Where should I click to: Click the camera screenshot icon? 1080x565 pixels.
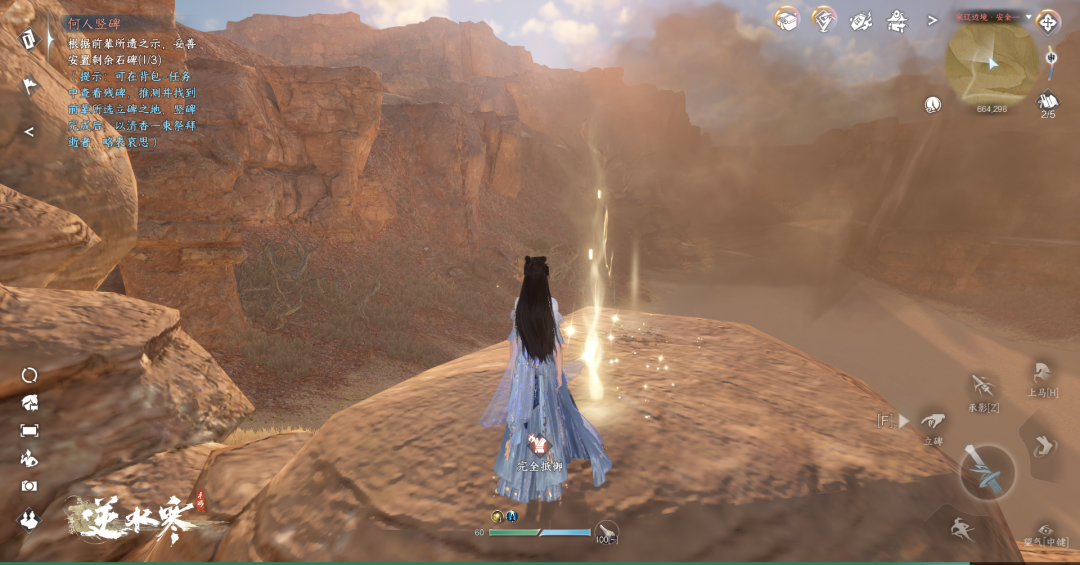(x=29, y=485)
